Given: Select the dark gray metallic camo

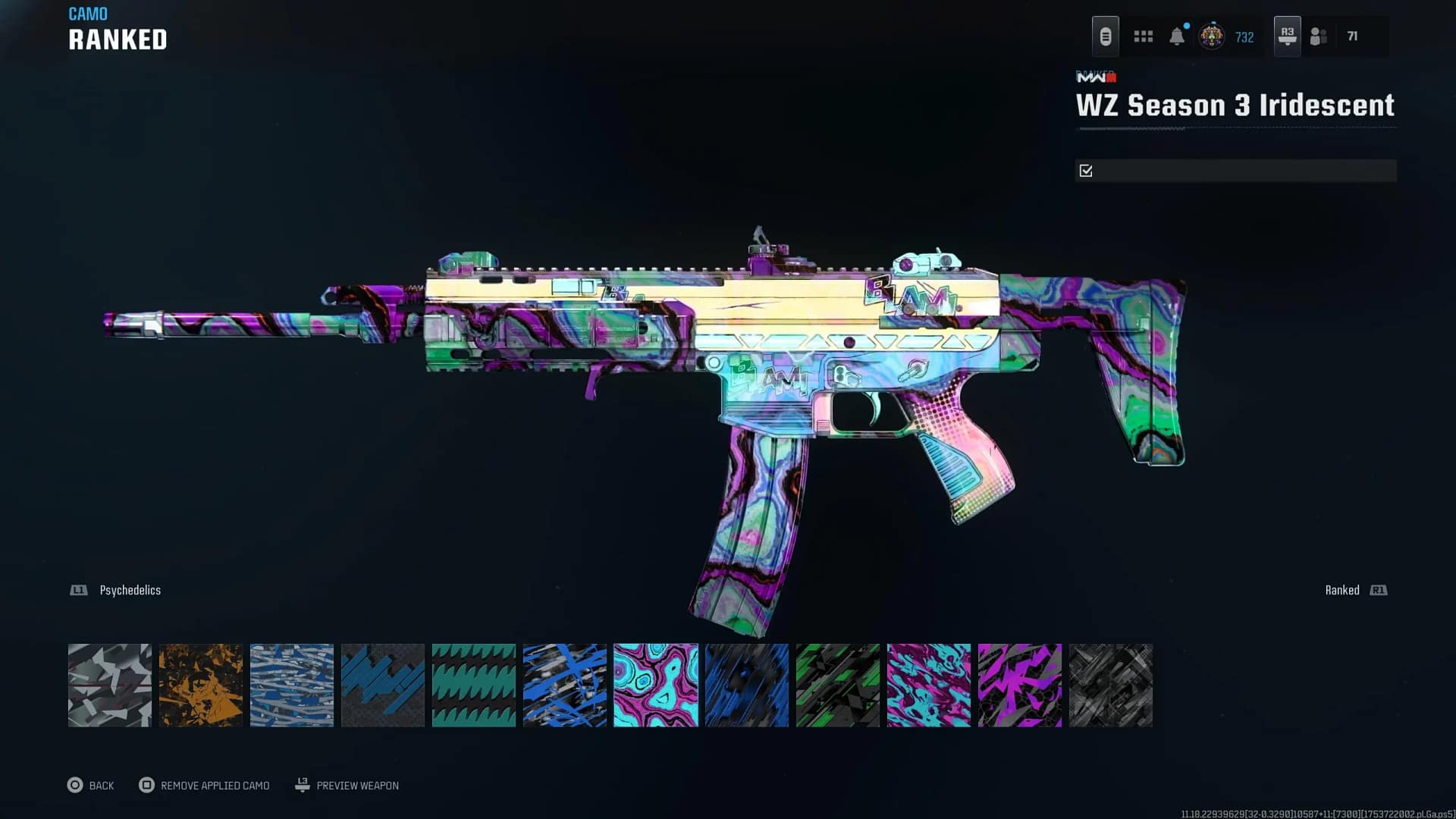Looking at the screenshot, I should click(x=1111, y=686).
